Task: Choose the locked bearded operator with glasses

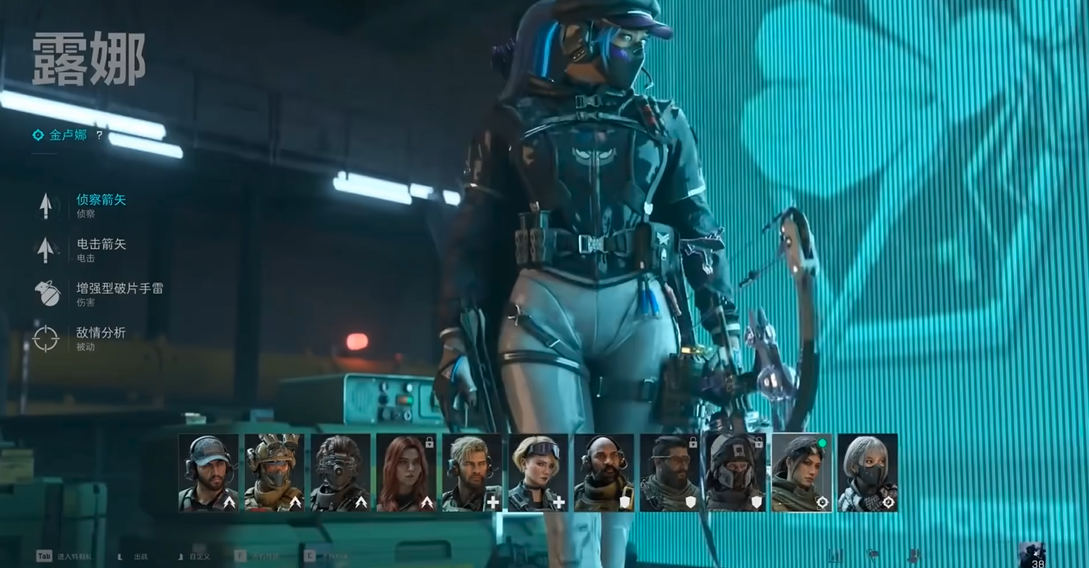Action: point(670,473)
